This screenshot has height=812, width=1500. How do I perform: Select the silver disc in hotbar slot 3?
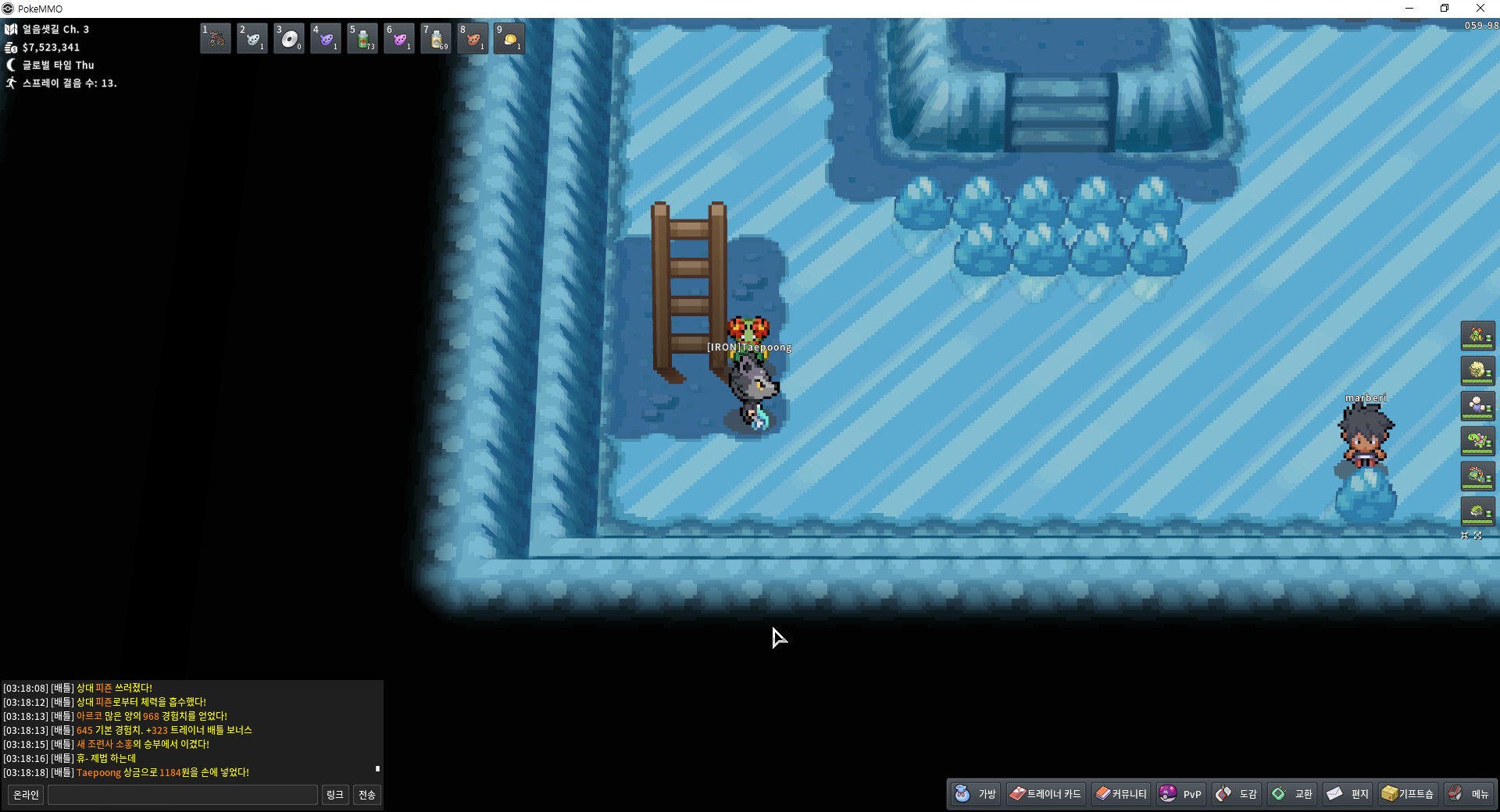point(289,38)
